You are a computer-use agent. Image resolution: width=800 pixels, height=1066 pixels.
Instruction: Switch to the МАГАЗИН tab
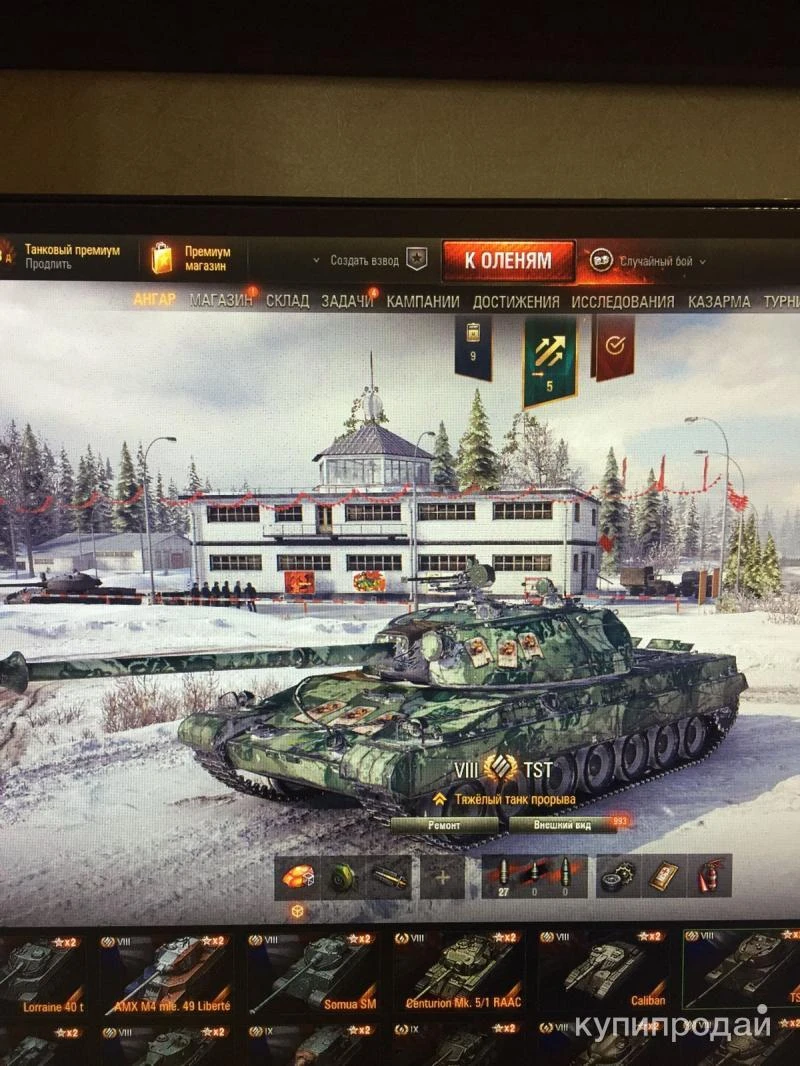[x=221, y=300]
